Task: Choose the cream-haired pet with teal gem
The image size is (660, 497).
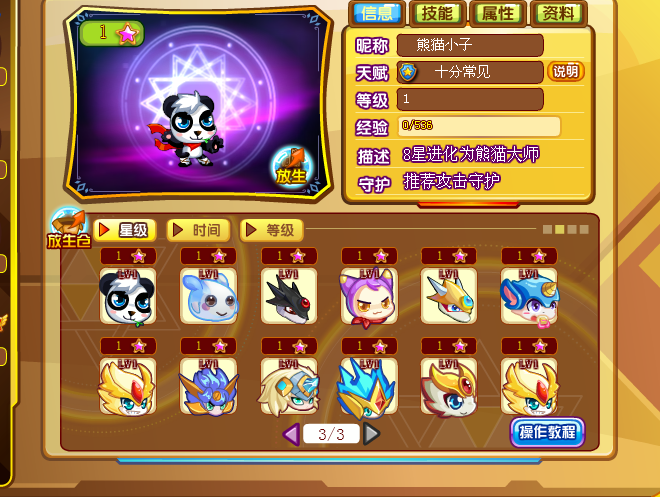Action: coord(288,386)
